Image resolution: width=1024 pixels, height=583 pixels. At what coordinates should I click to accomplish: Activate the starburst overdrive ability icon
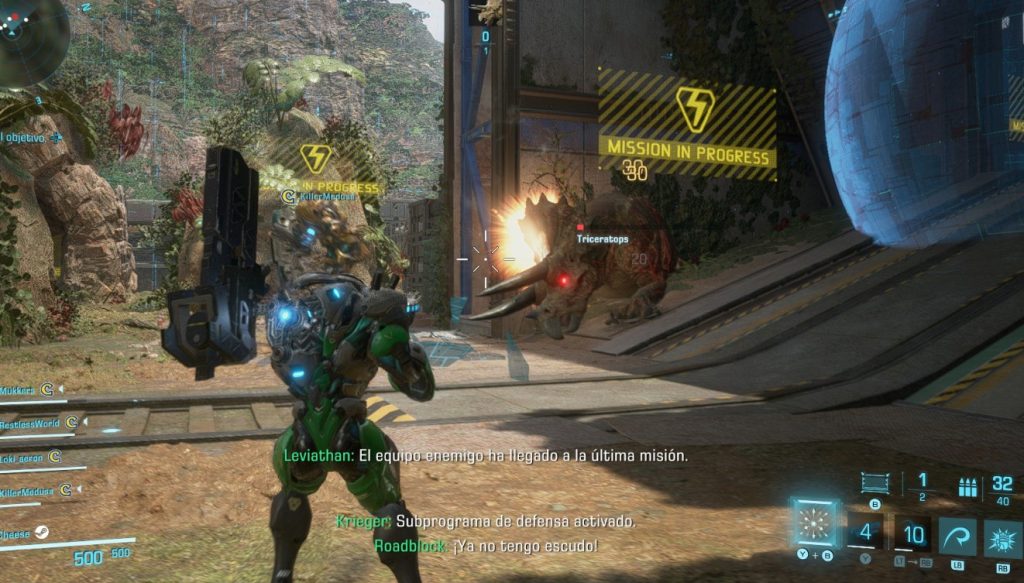click(x=813, y=524)
